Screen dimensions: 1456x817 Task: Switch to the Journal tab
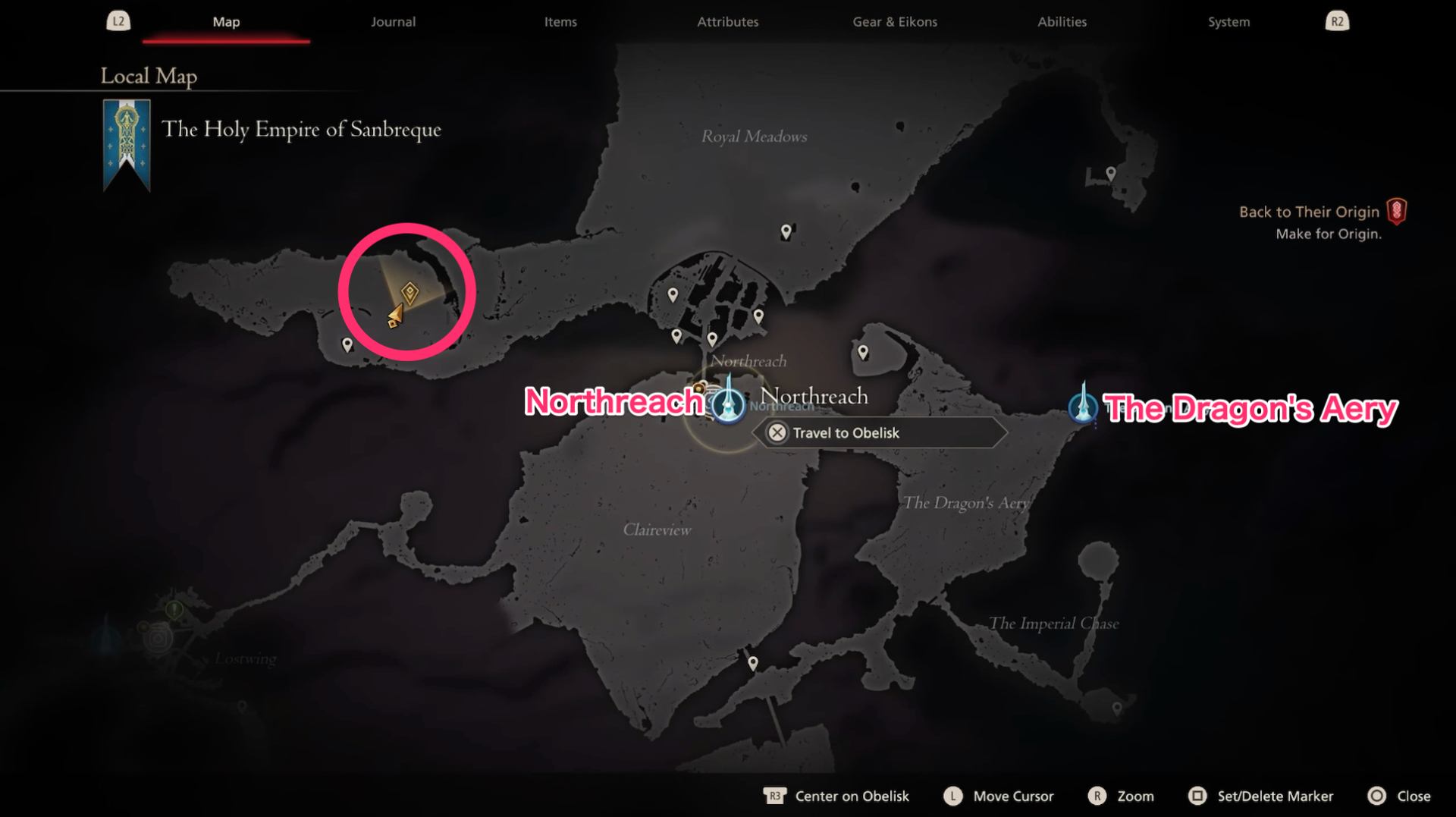[x=393, y=22]
